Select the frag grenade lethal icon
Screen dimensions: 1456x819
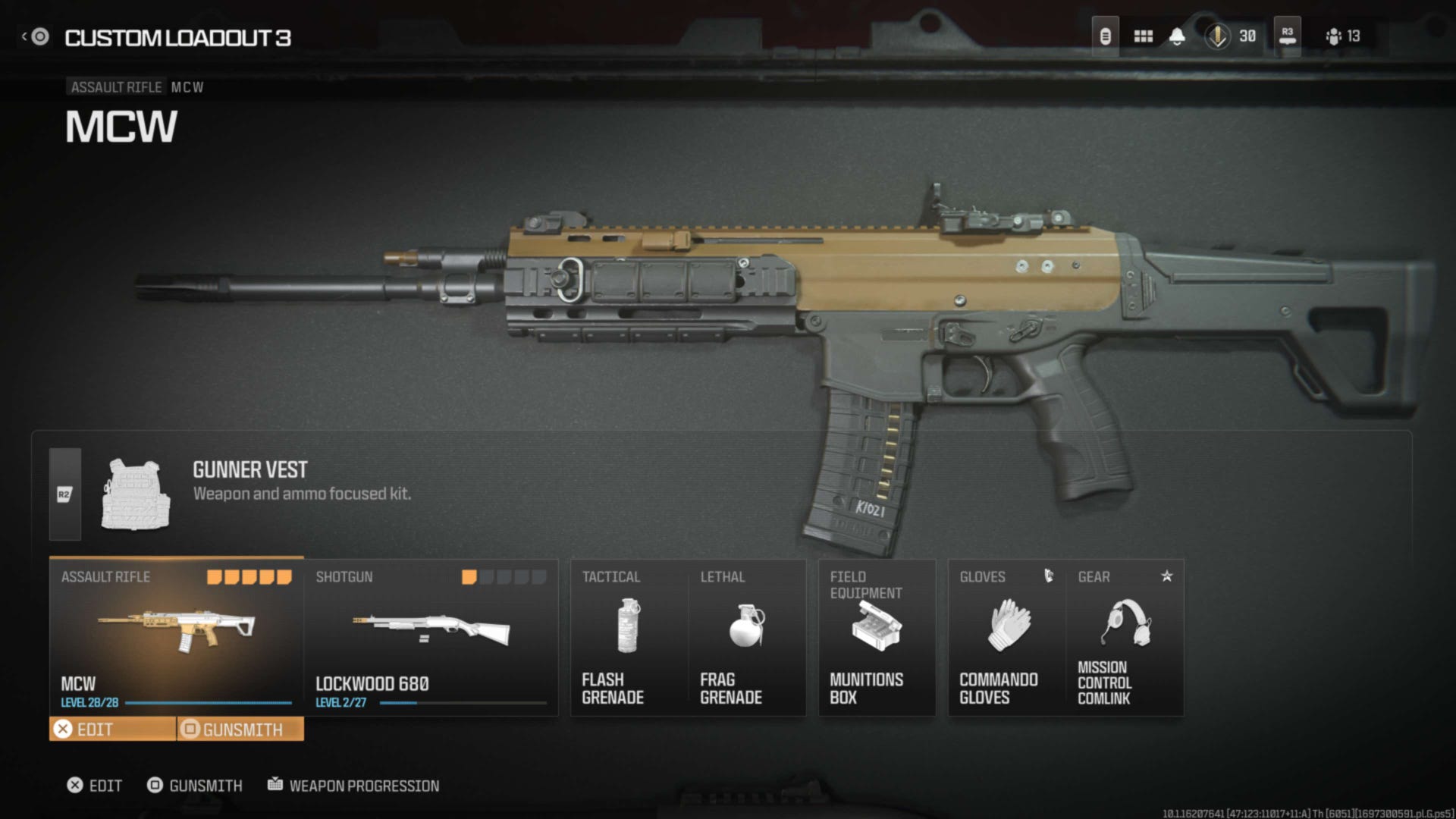point(746,626)
